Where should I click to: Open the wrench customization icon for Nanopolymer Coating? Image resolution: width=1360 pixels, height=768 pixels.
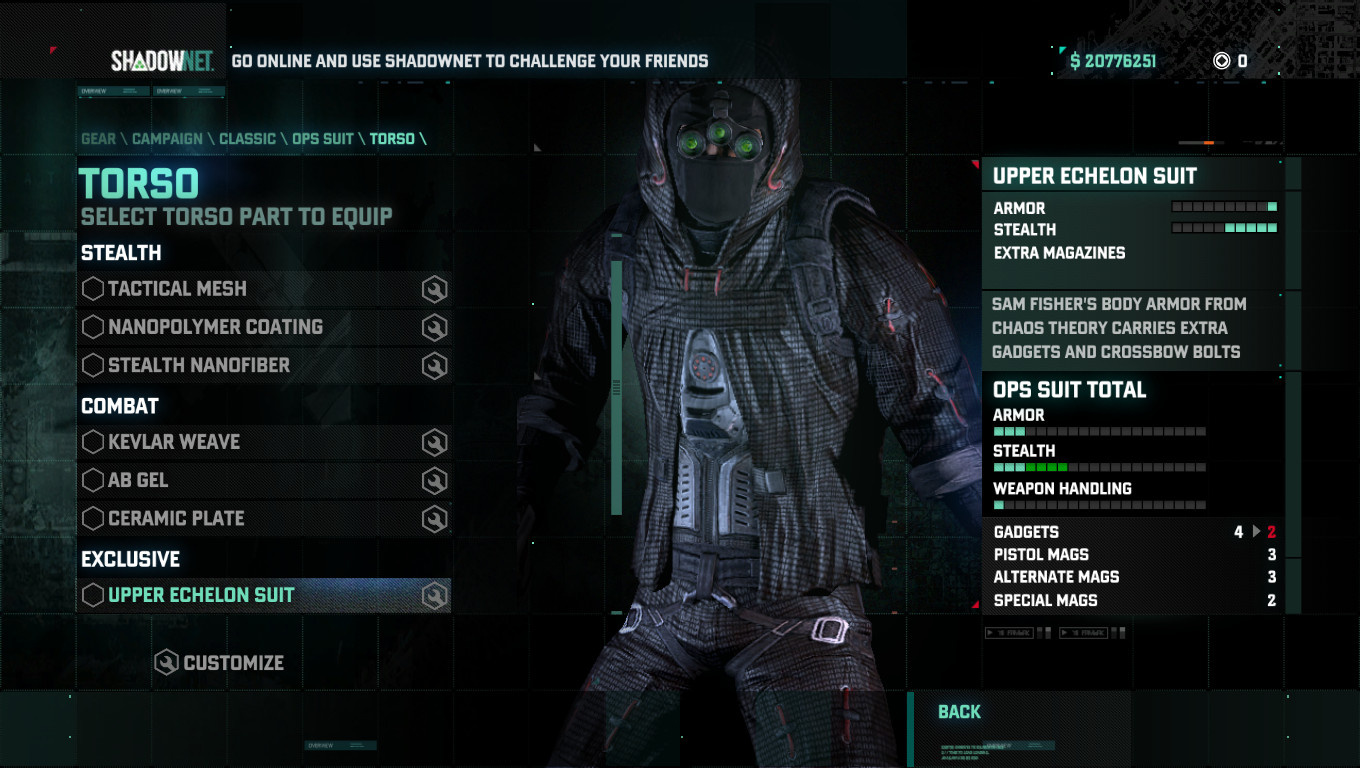pyautogui.click(x=432, y=327)
